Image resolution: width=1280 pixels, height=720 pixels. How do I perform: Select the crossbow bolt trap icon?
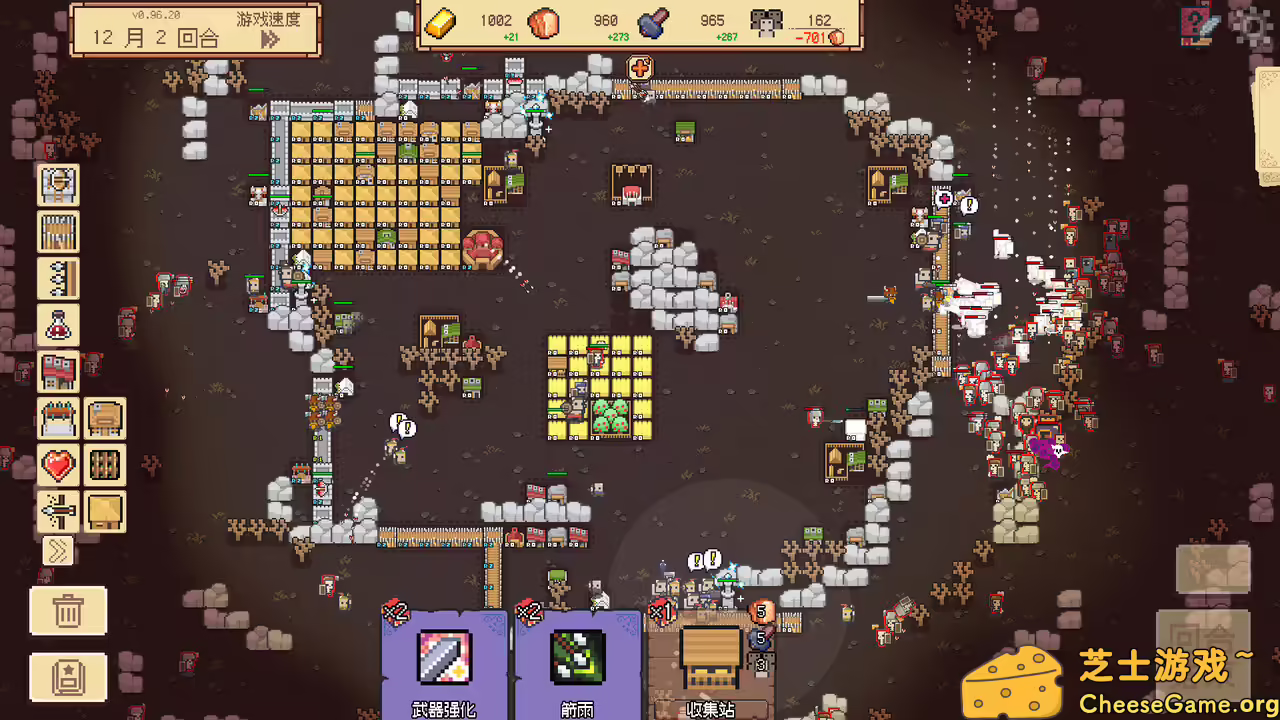click(58, 511)
